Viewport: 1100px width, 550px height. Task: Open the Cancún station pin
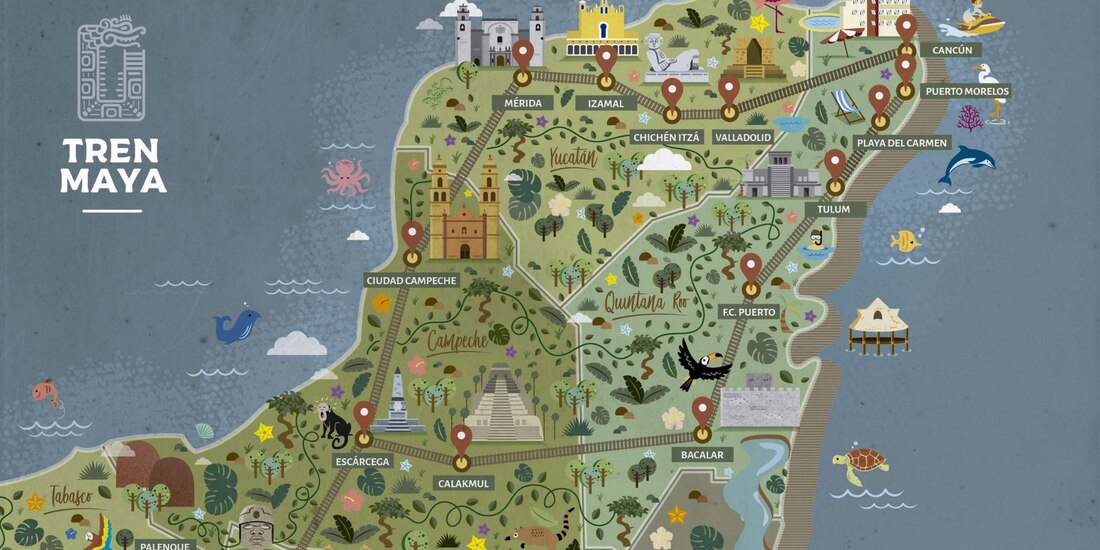906,28
